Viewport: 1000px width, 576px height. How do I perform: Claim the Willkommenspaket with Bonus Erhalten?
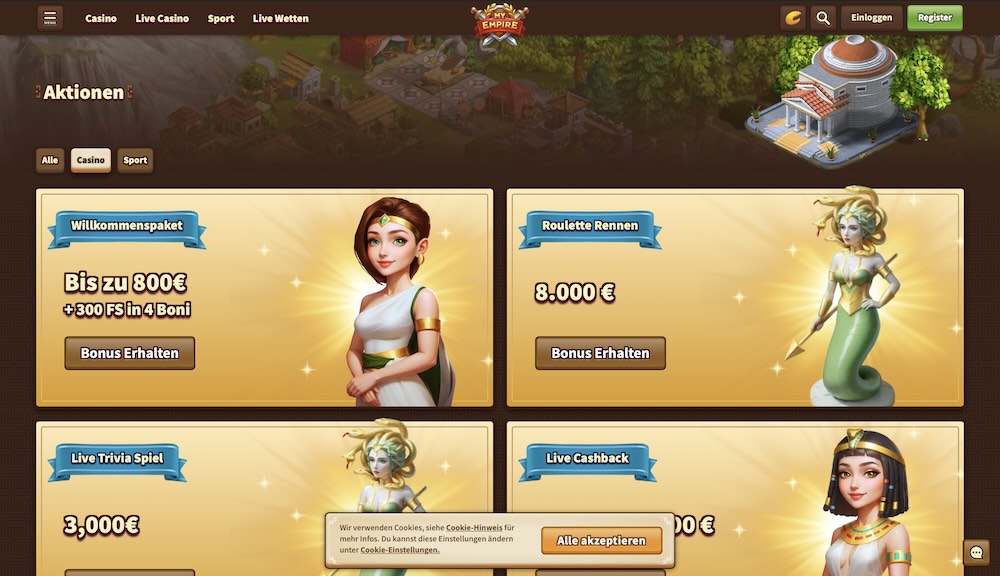coord(129,353)
